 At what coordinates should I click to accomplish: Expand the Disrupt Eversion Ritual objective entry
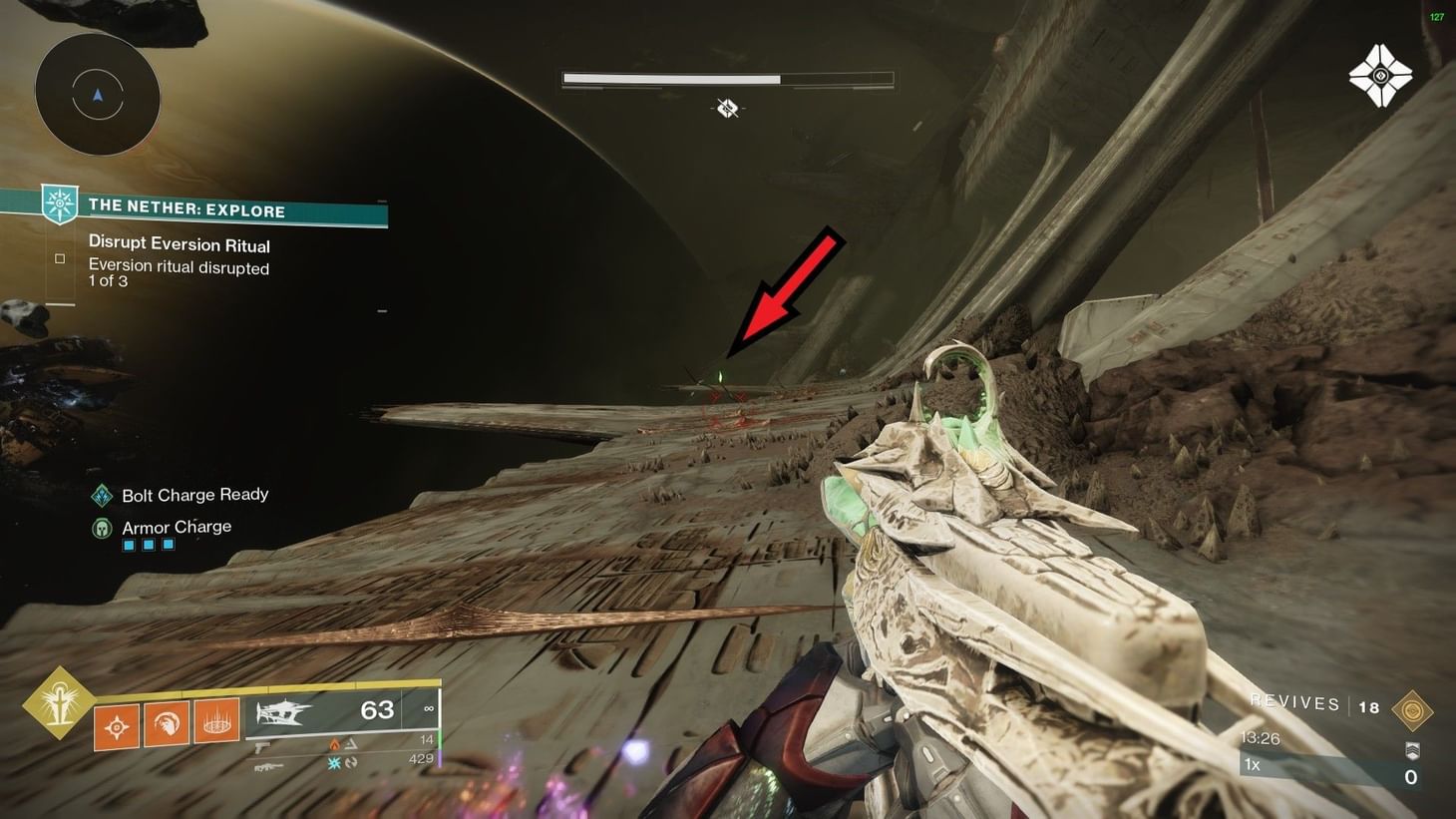(x=180, y=243)
